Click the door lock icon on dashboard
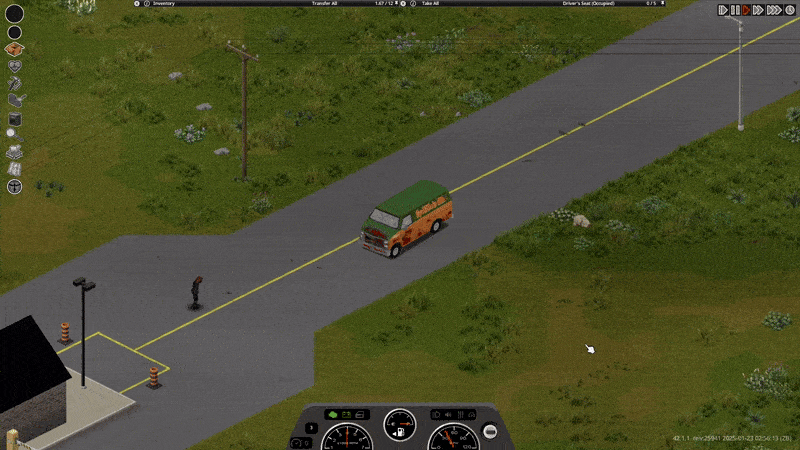 361,414
